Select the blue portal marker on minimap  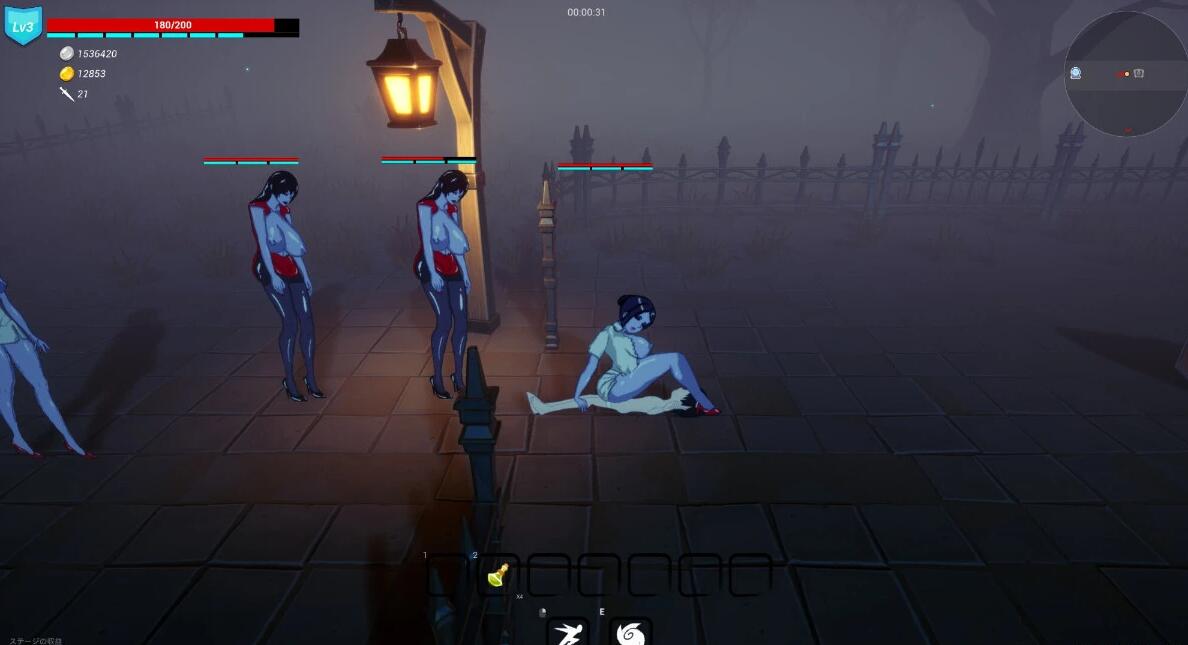pos(1076,73)
